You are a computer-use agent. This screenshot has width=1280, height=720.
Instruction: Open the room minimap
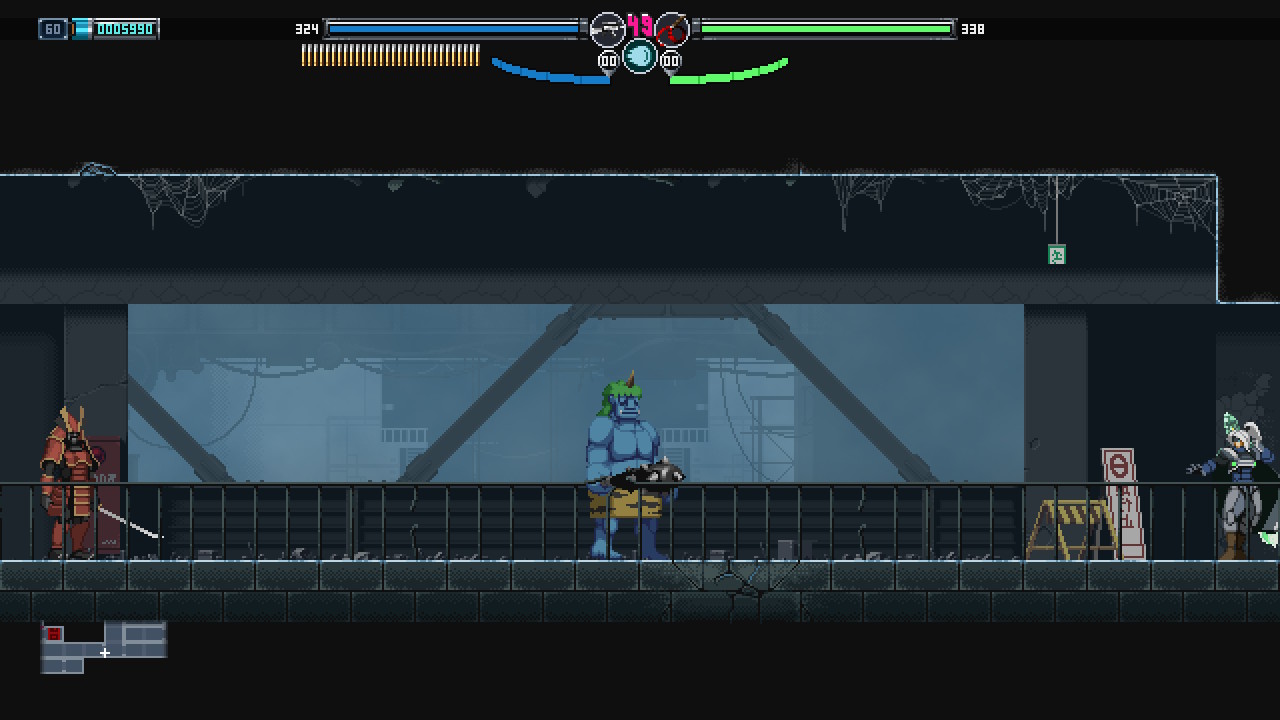click(103, 647)
